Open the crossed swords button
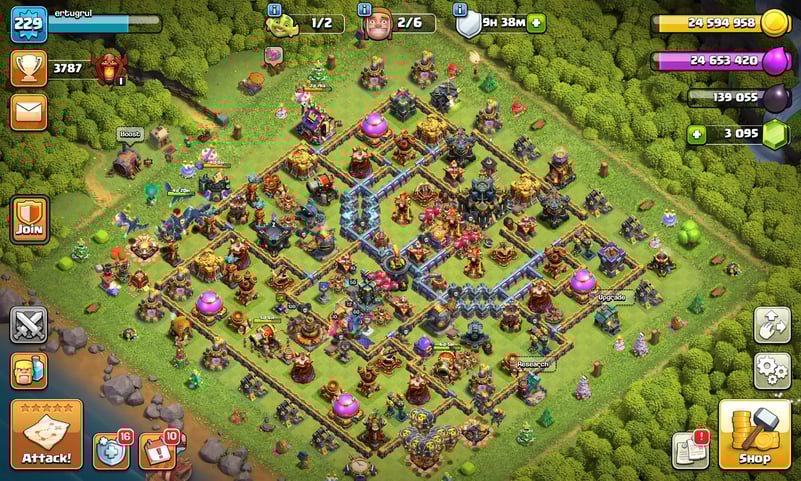 click(x=29, y=325)
